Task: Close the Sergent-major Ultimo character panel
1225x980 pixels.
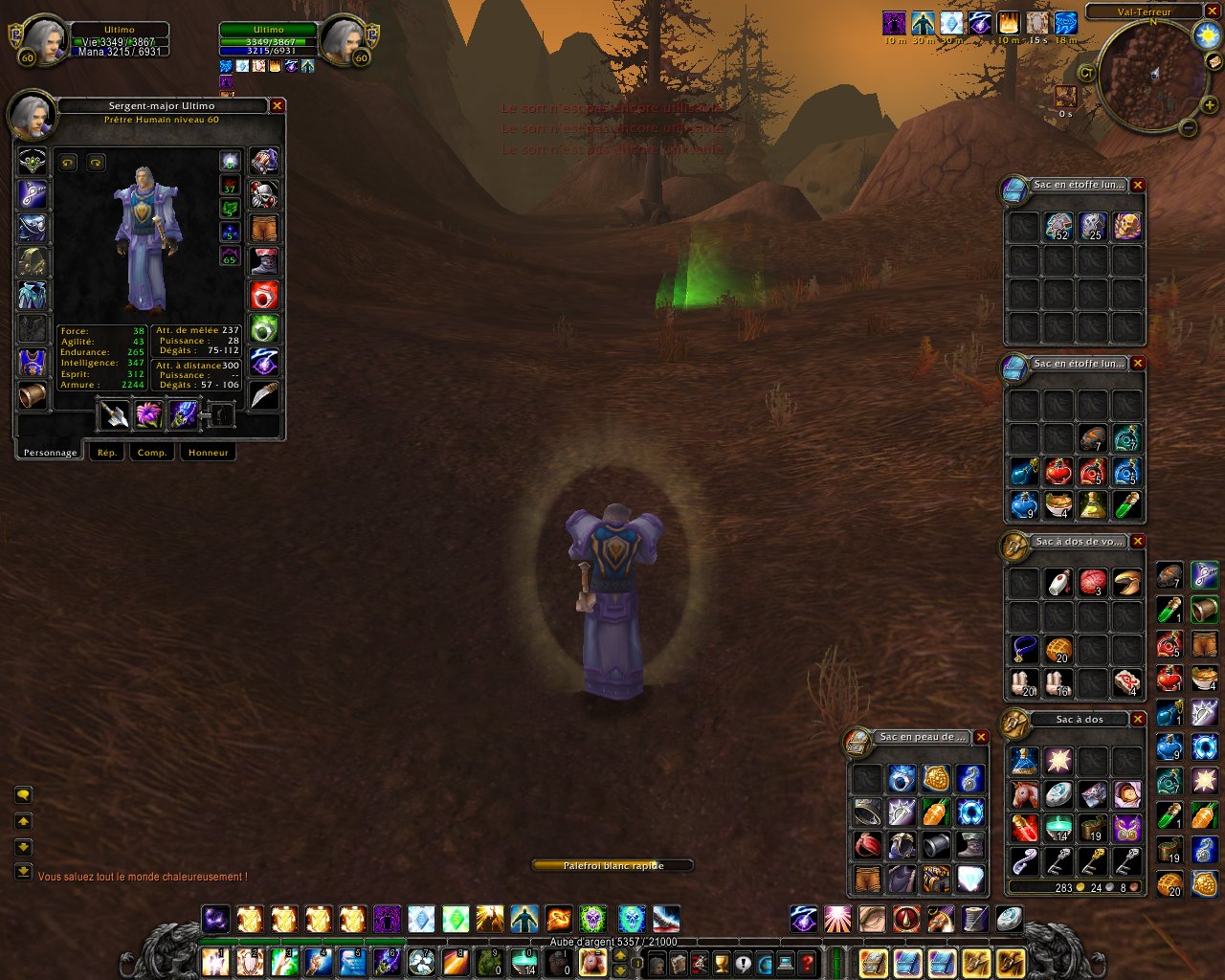Action: click(x=278, y=106)
